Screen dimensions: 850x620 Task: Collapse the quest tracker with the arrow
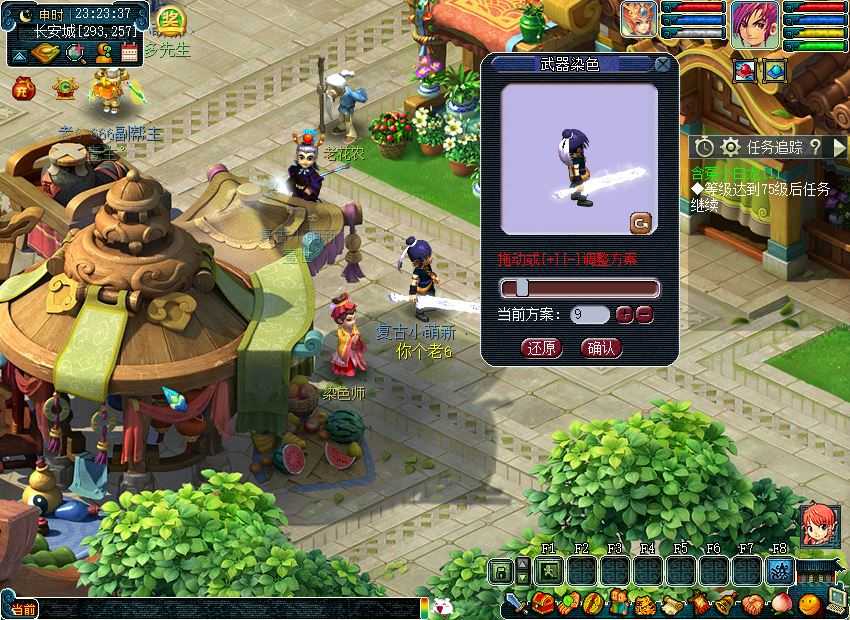coord(839,147)
